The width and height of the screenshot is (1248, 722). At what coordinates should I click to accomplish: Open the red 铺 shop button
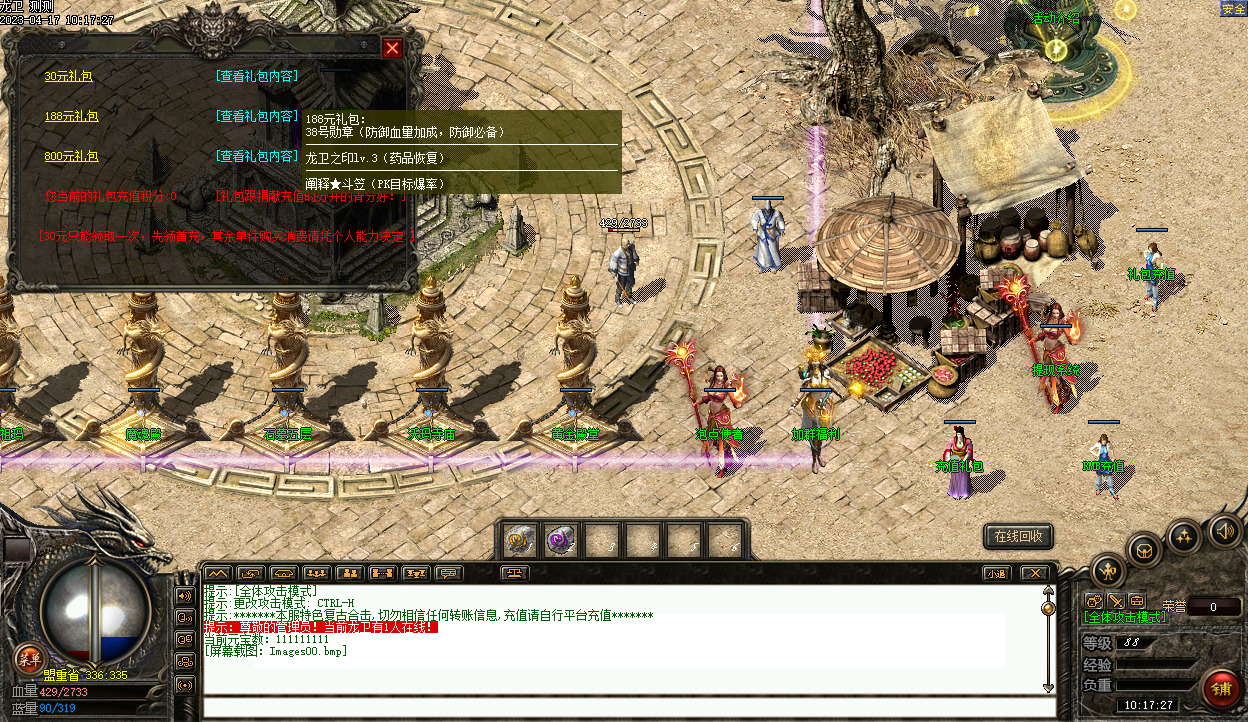[x=1222, y=688]
